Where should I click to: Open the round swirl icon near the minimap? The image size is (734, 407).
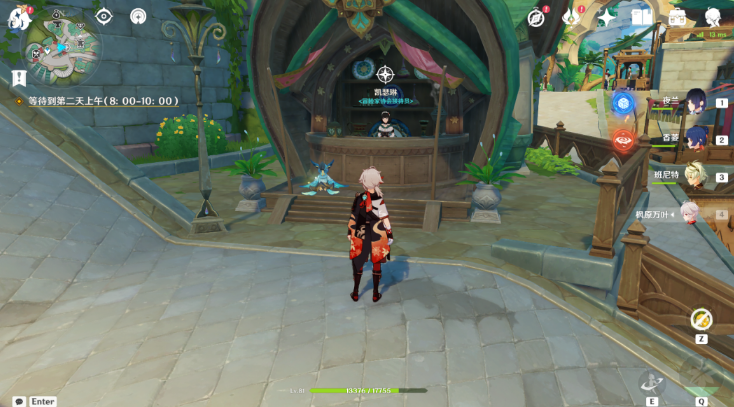(138, 16)
